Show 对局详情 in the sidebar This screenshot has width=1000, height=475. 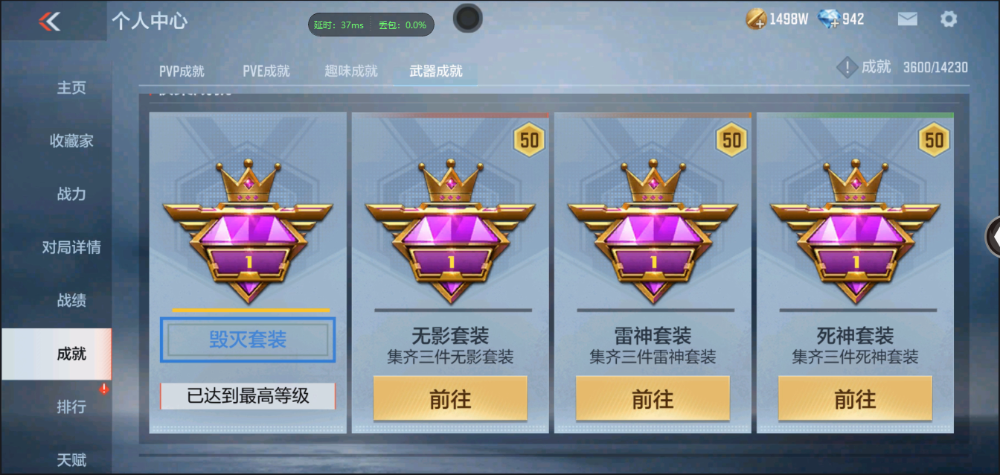71,247
